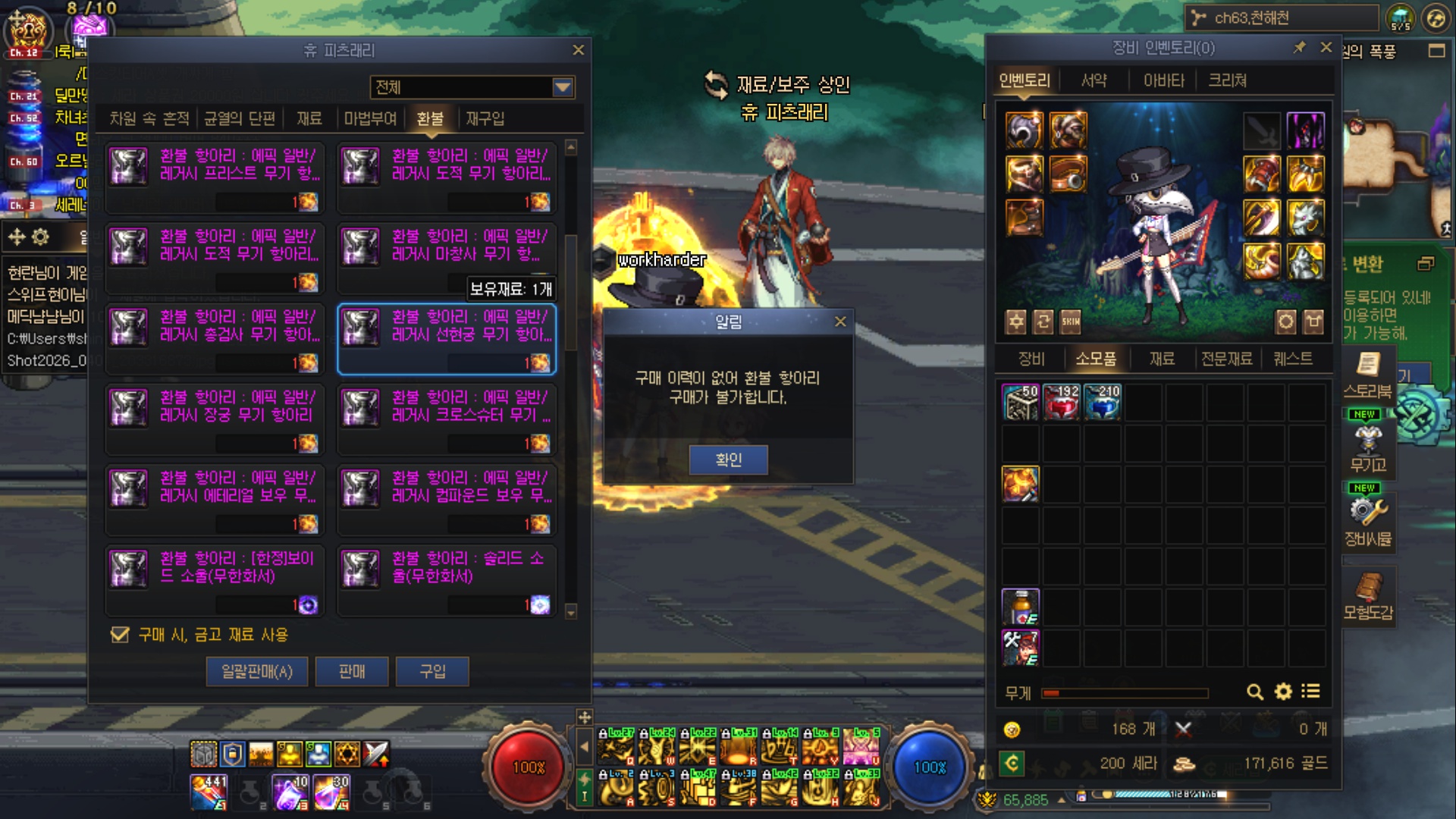The width and height of the screenshot is (1456, 819).
Task: Open the 모험도감 adventure book
Action: (x=1368, y=598)
